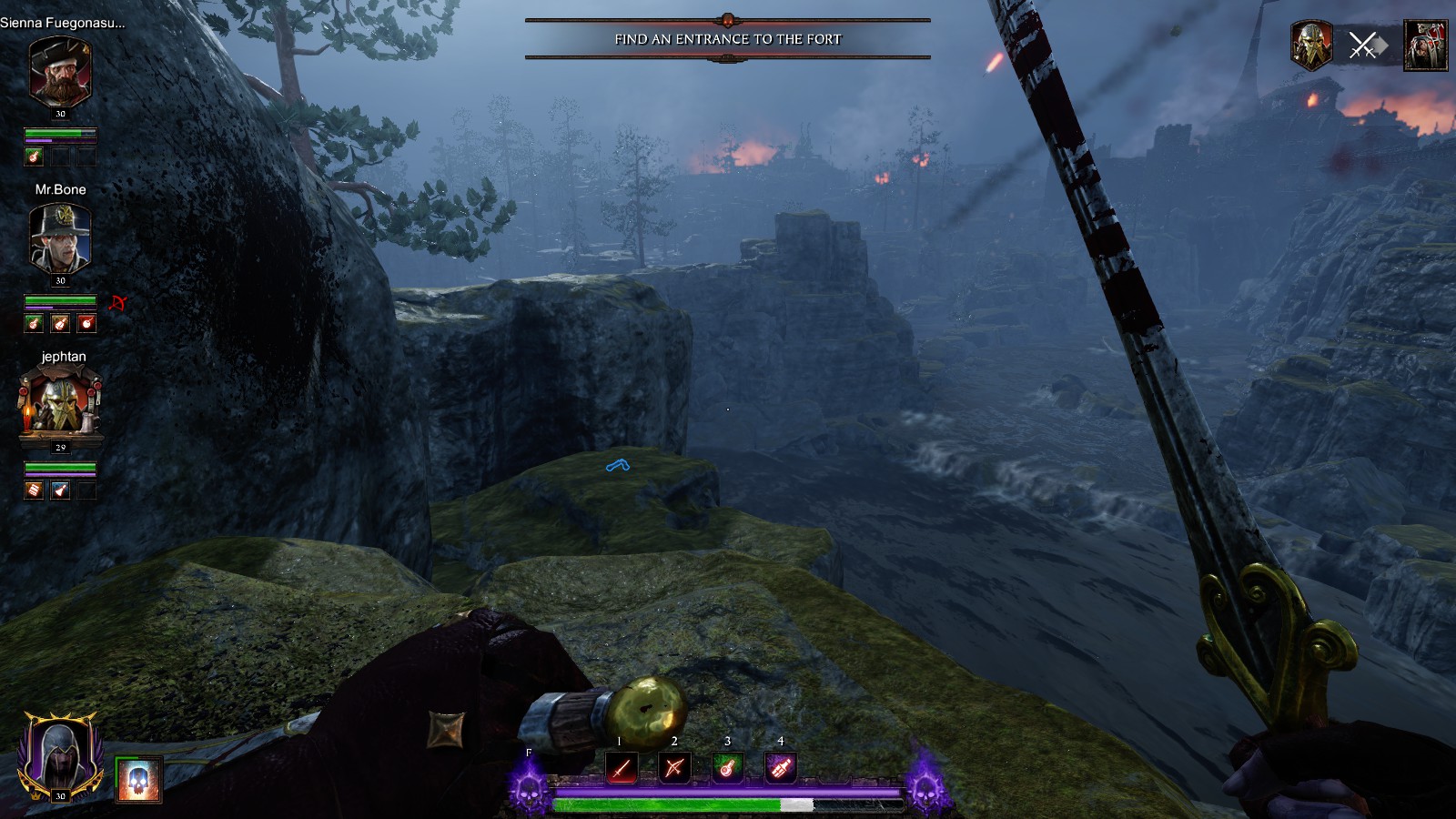
Task: Select the purple potion in slot four
Action: coord(781,769)
